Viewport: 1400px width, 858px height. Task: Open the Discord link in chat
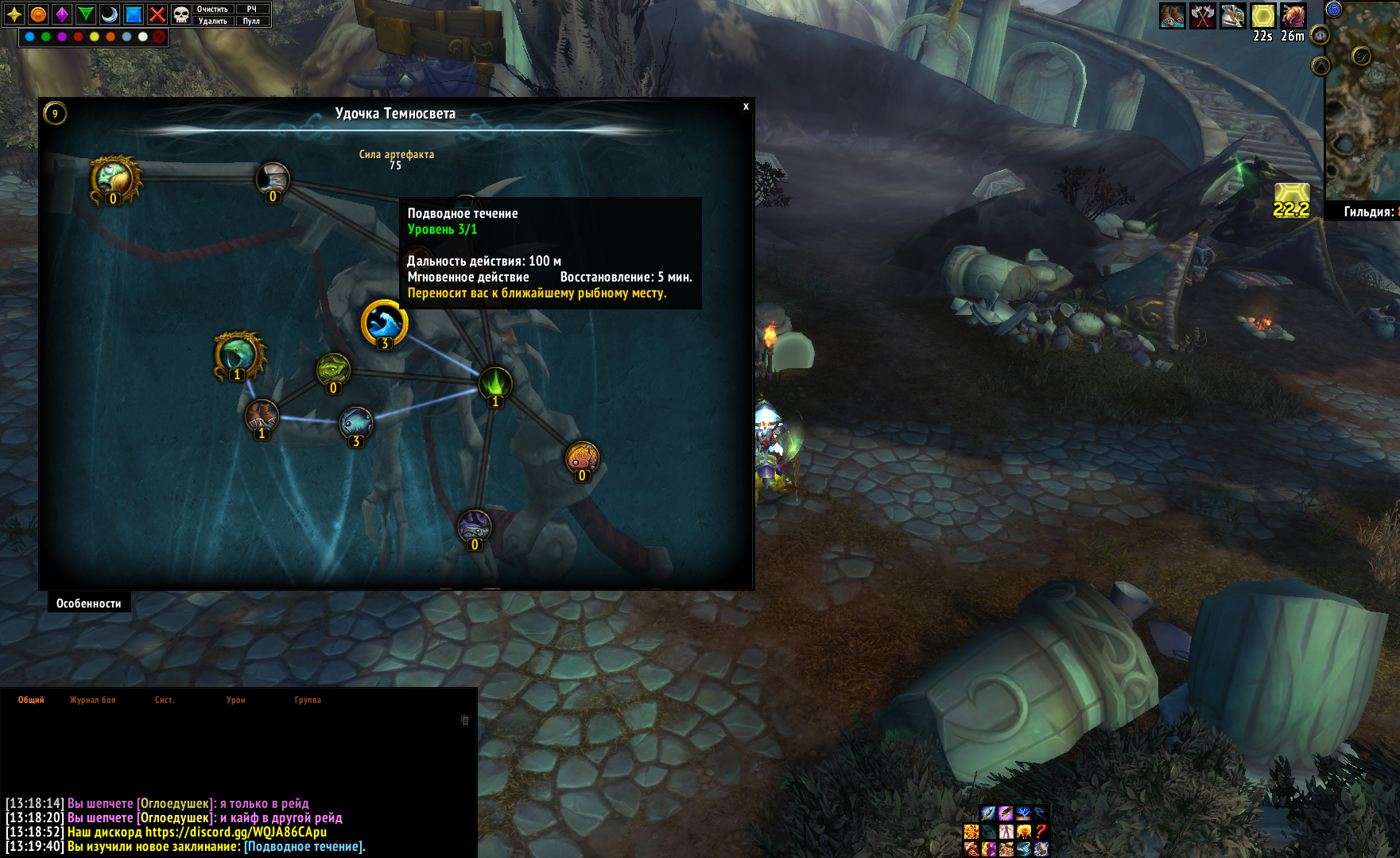pyautogui.click(x=235, y=832)
